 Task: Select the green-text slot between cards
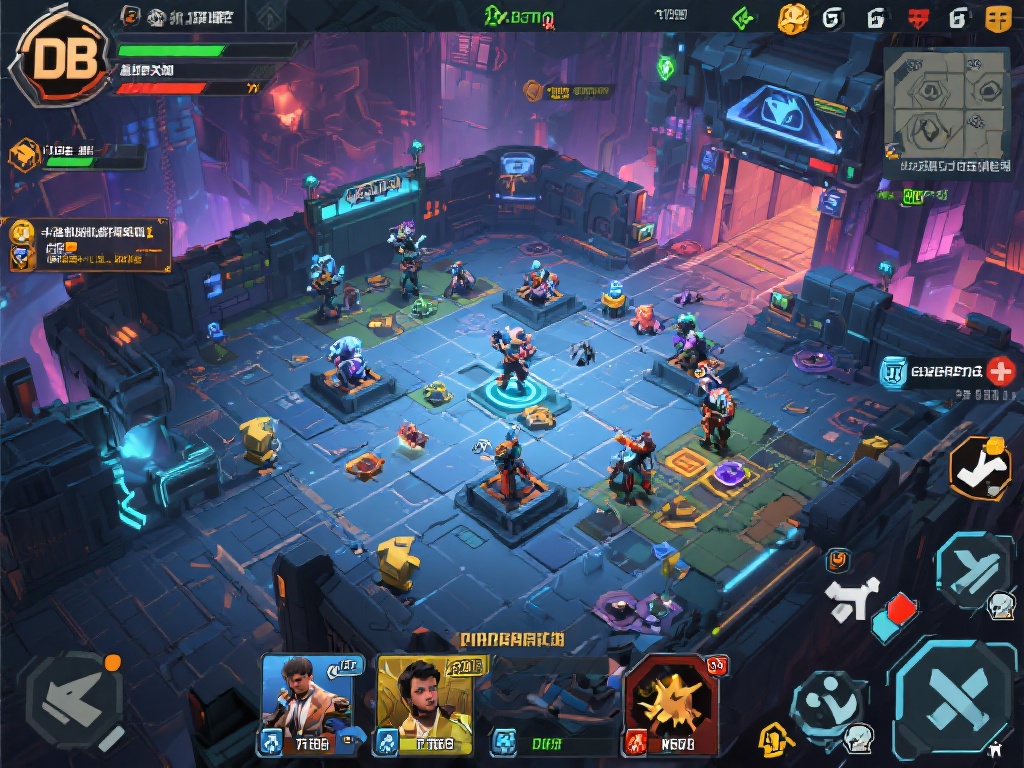tap(548, 741)
